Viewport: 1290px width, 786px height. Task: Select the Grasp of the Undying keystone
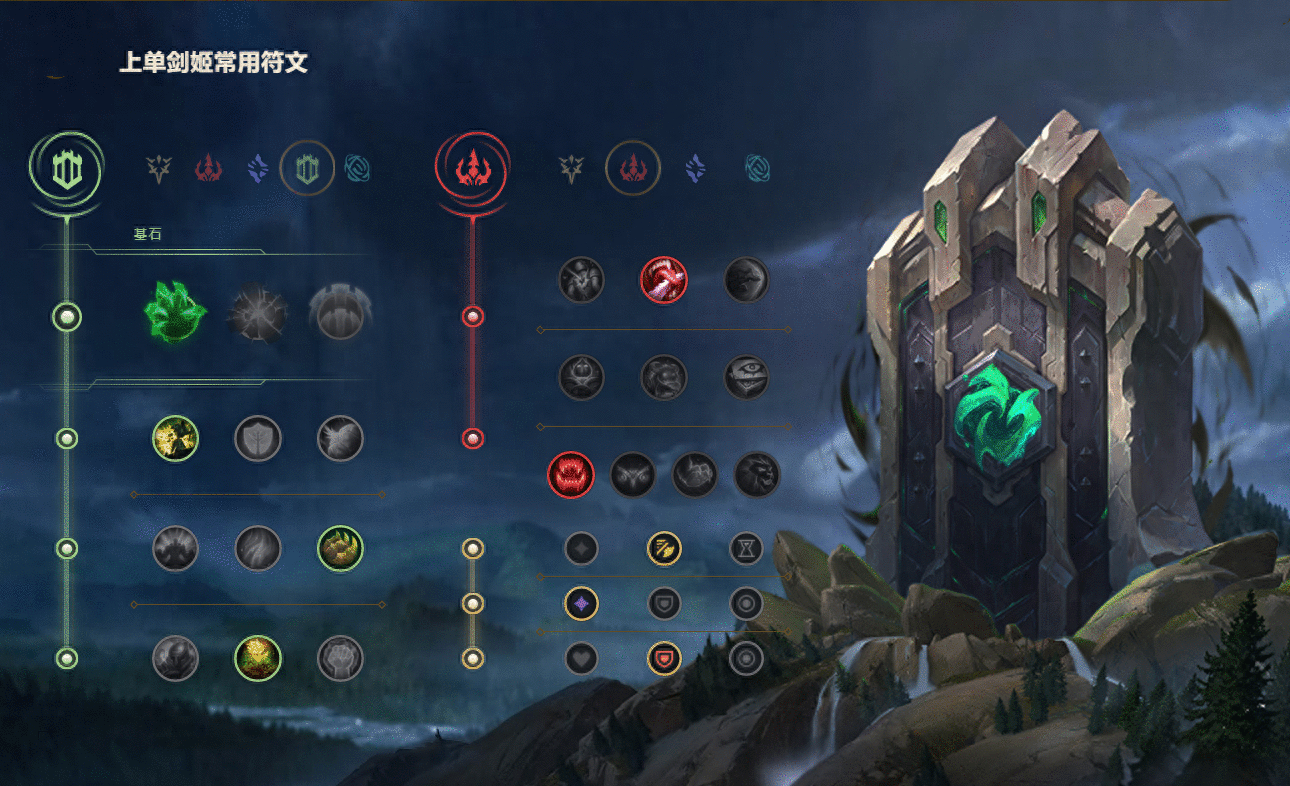[175, 311]
